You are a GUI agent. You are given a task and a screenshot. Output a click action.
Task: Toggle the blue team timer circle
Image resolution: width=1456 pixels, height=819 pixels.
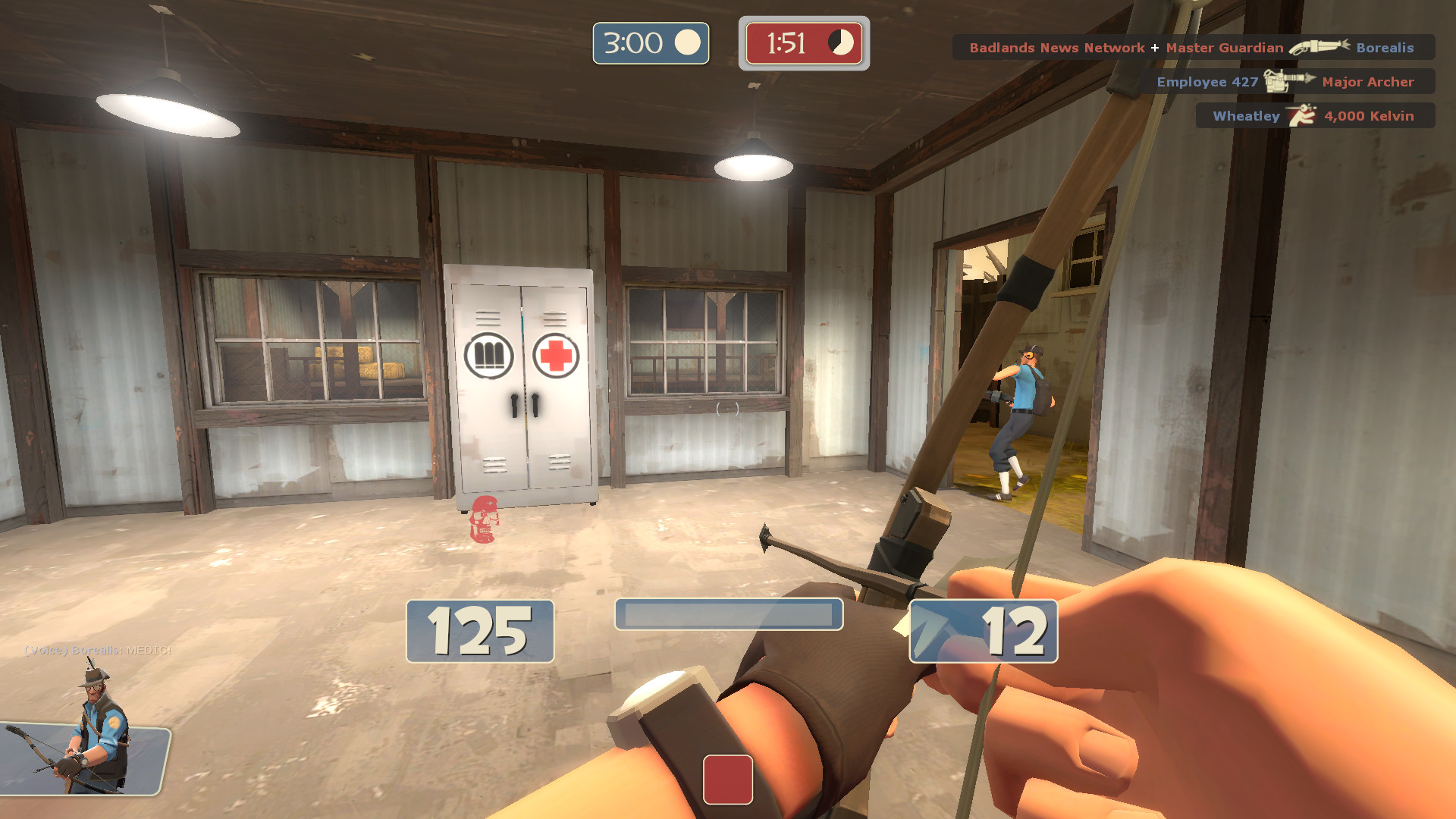(688, 43)
